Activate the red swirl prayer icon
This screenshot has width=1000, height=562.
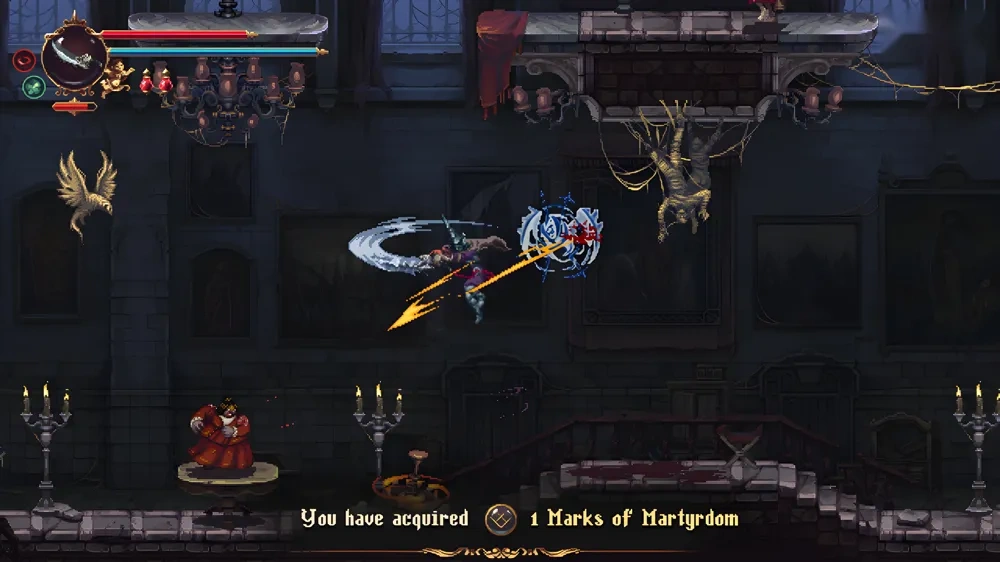click(x=25, y=61)
